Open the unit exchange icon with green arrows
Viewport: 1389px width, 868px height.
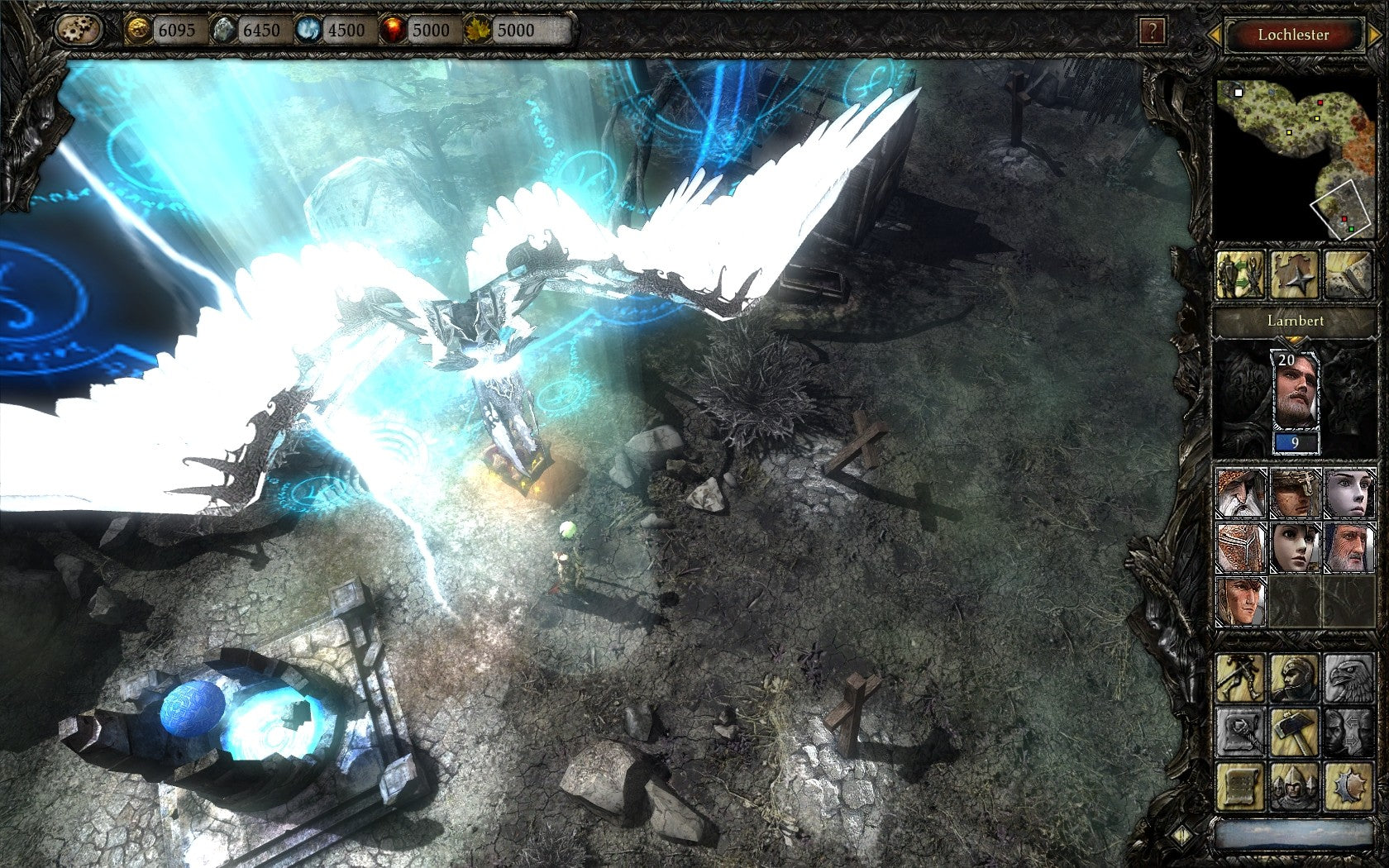coord(1240,275)
